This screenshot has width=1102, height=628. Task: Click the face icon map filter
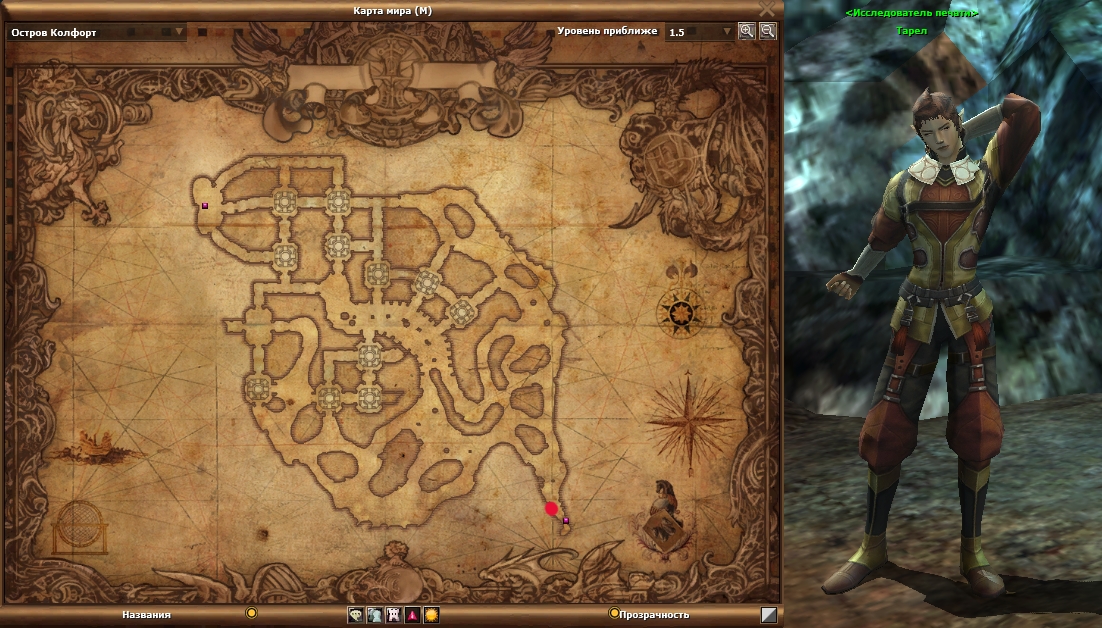(356, 615)
